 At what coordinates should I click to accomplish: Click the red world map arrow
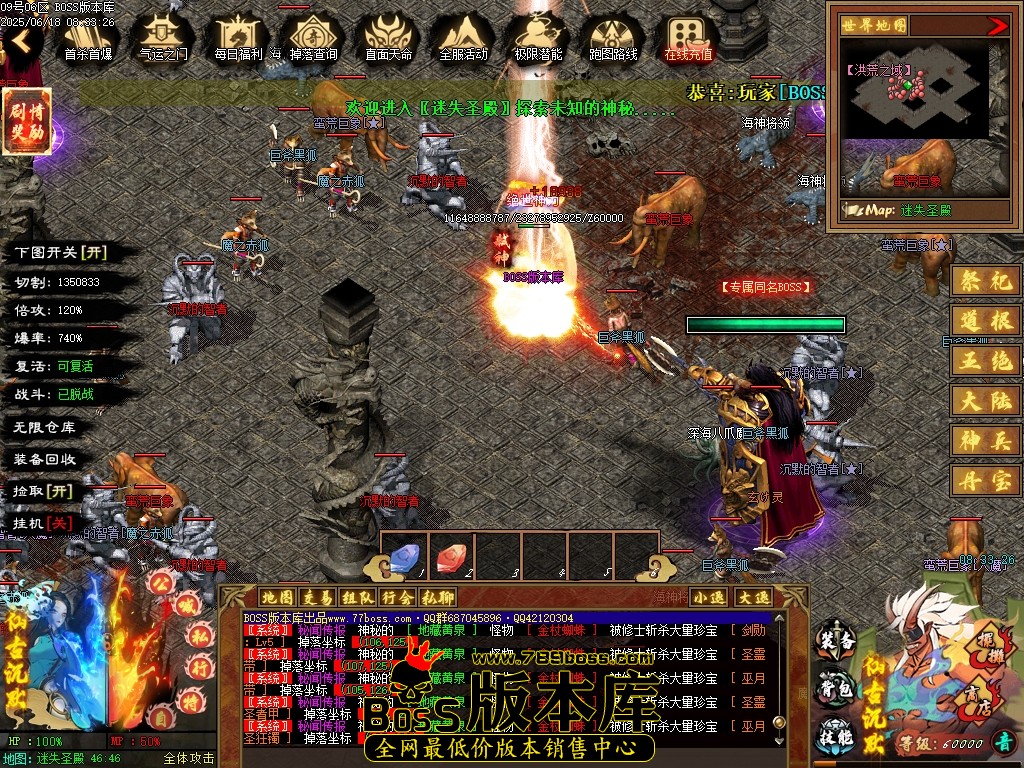(x=997, y=26)
